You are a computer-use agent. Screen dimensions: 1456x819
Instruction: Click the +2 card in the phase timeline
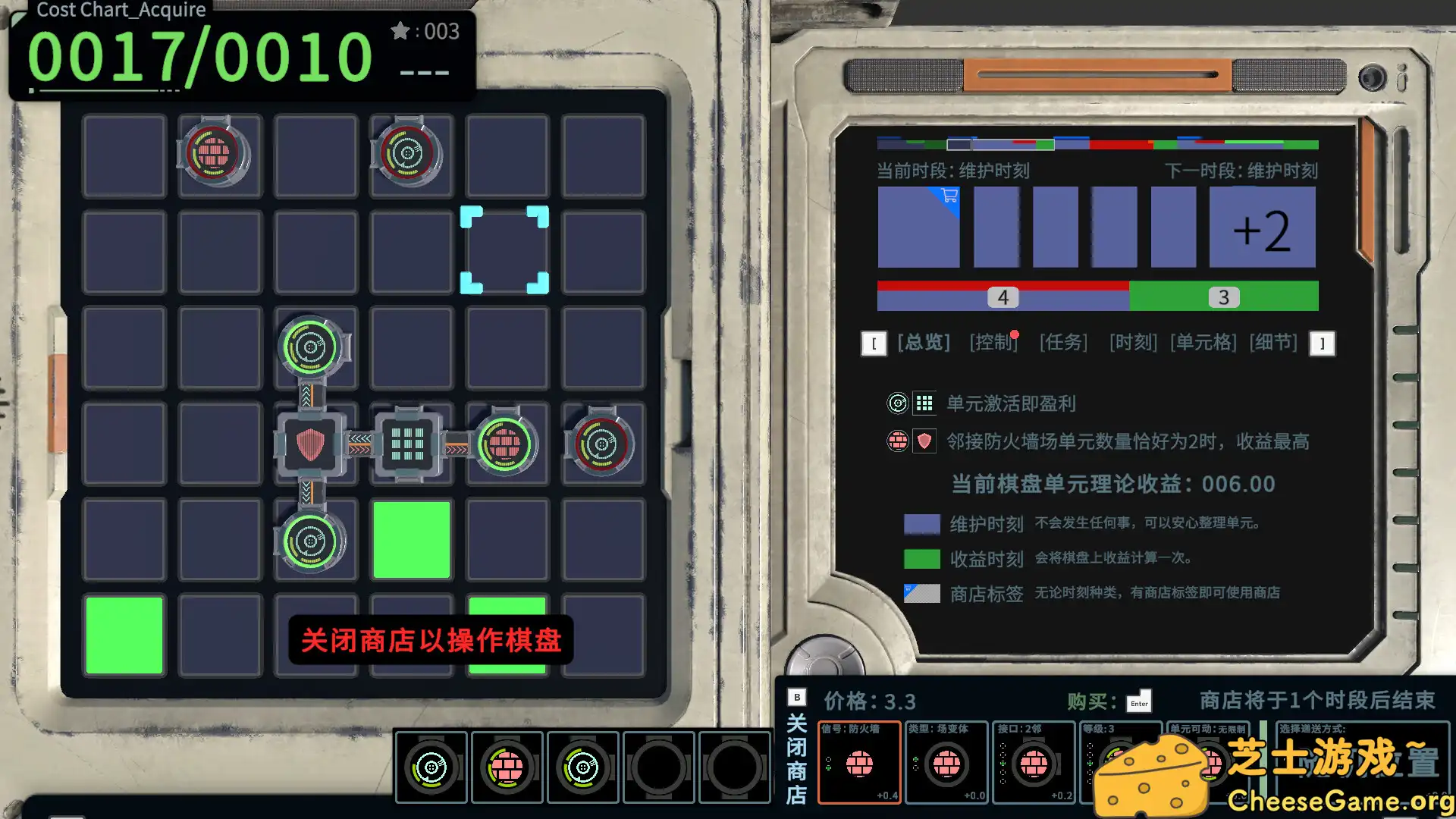coord(1261,227)
